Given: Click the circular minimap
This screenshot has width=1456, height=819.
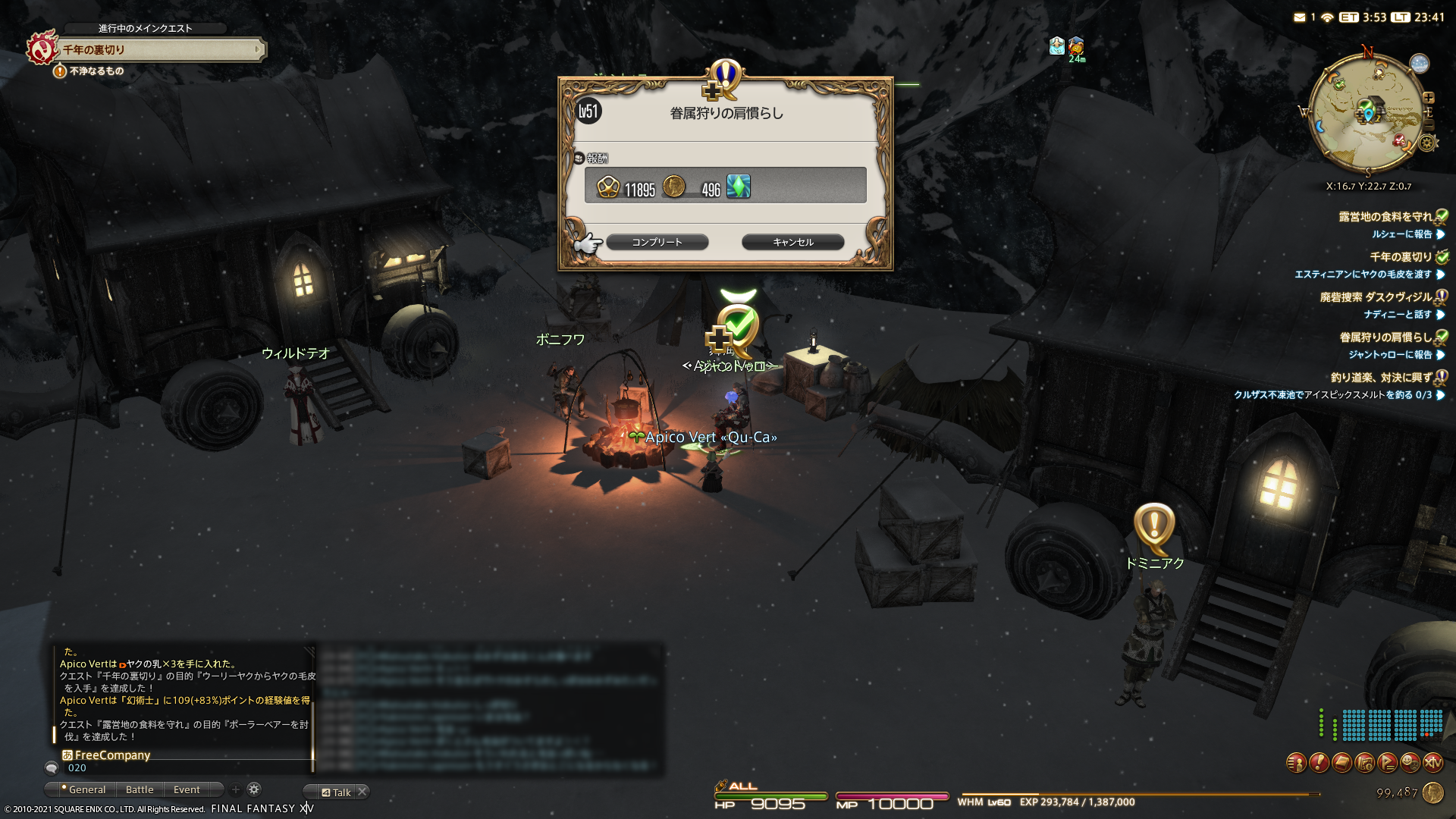Looking at the screenshot, I should 1367,114.
